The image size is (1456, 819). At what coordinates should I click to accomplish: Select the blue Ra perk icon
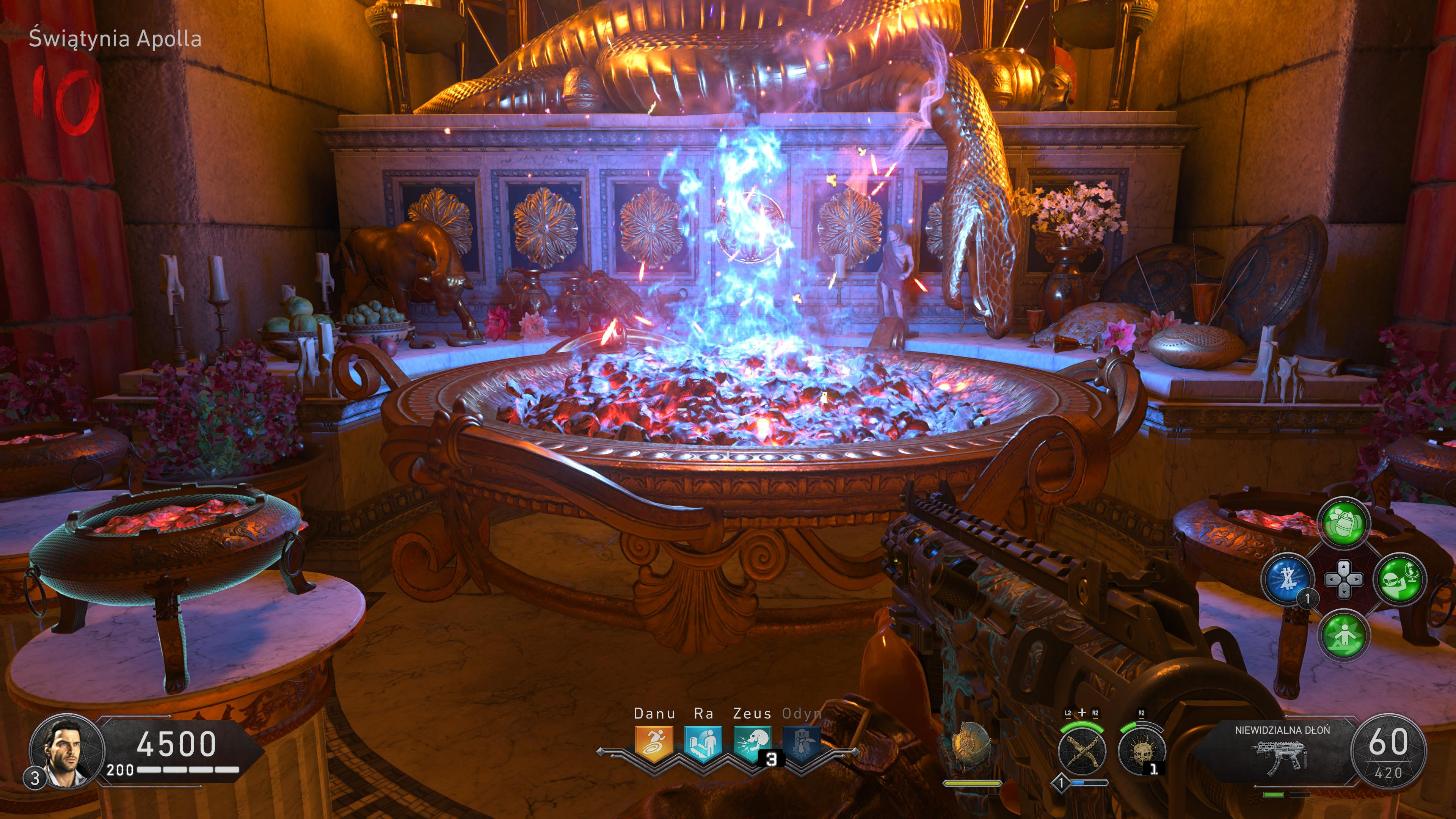click(703, 743)
